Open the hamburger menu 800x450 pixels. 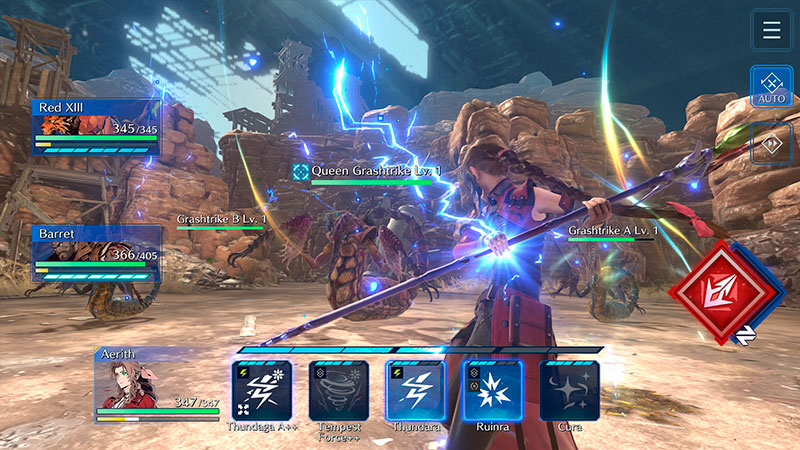(x=771, y=30)
